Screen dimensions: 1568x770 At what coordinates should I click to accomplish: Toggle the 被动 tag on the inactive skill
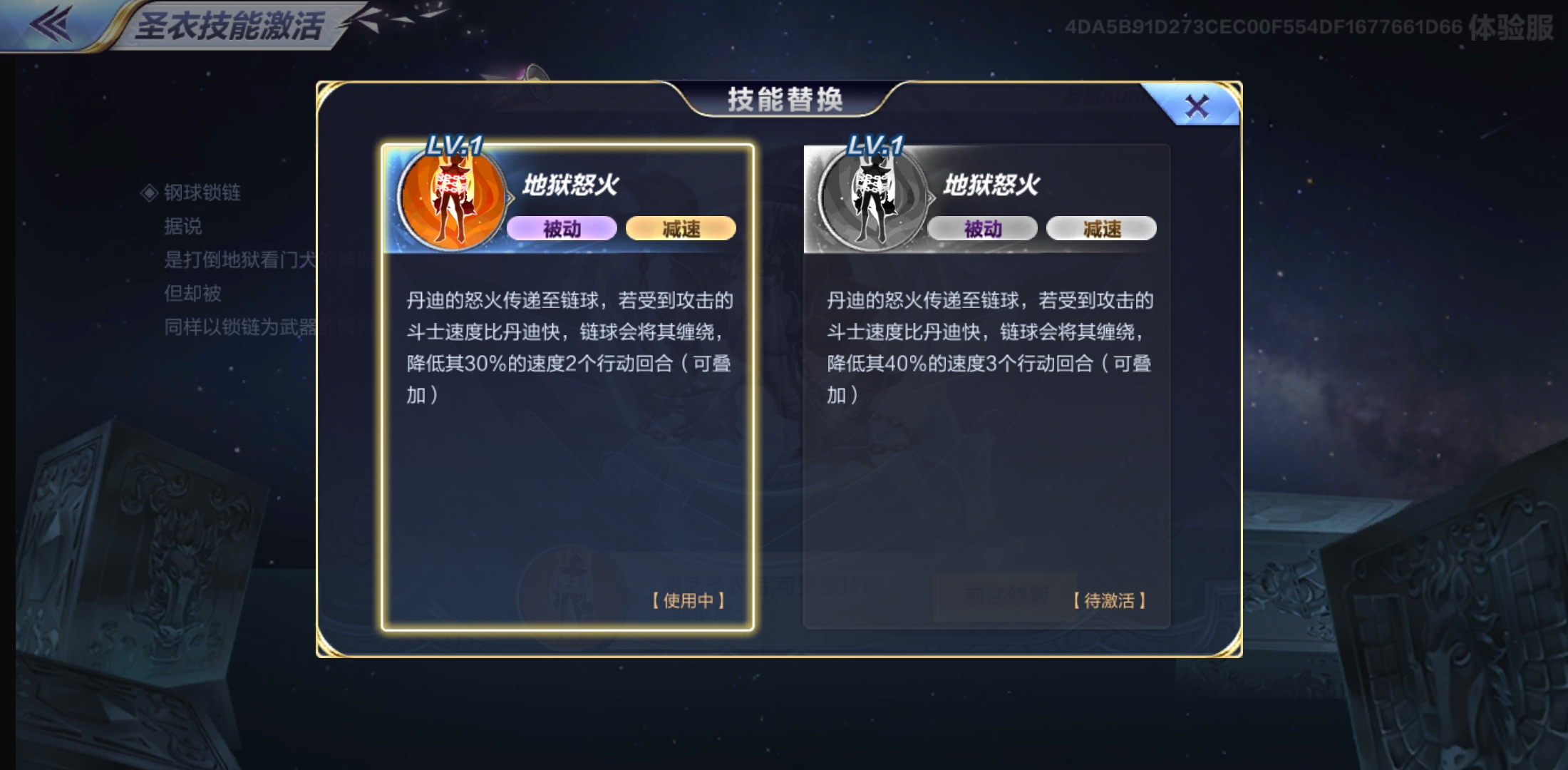(x=984, y=228)
